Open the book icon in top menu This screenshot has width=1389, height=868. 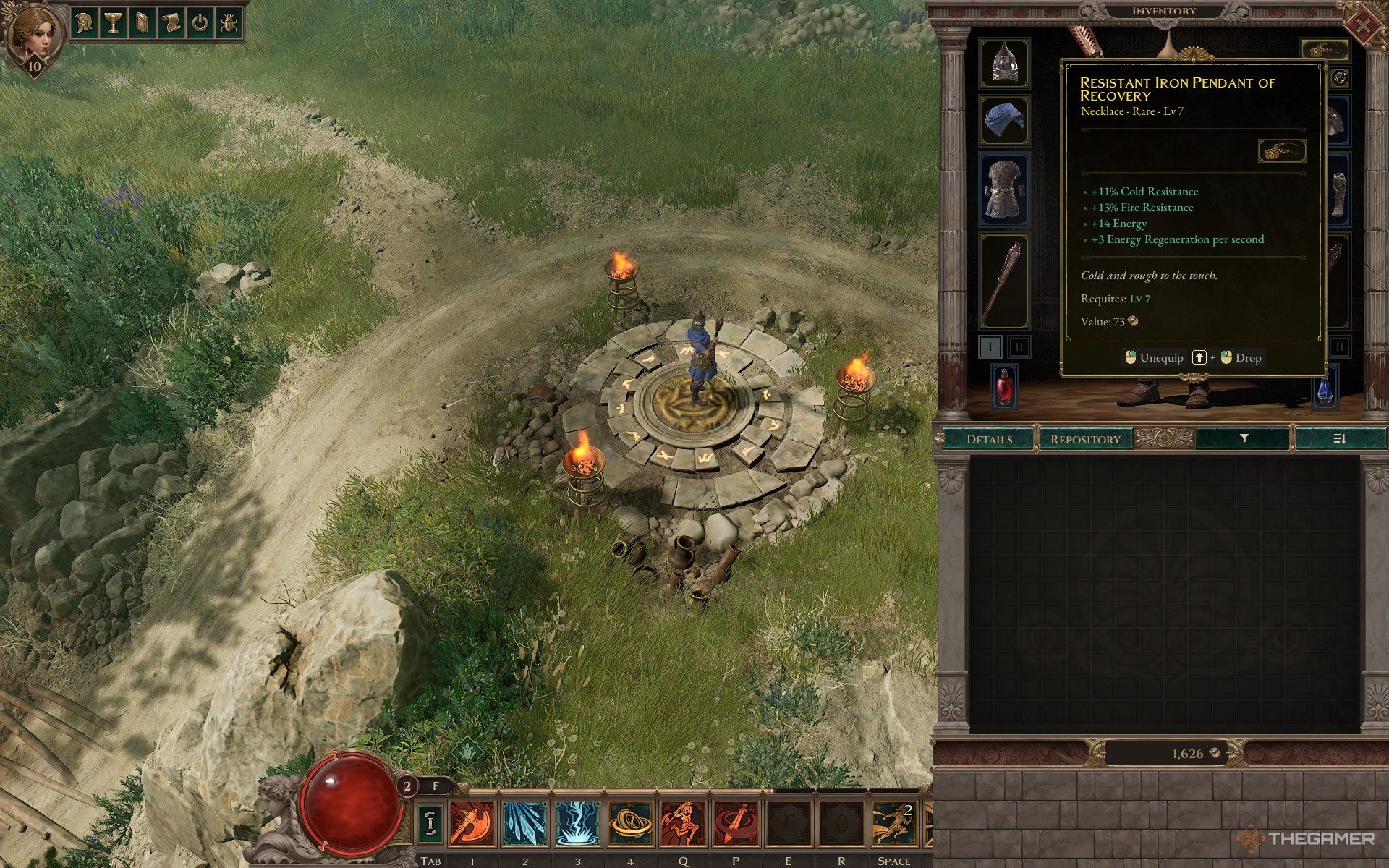point(142,24)
